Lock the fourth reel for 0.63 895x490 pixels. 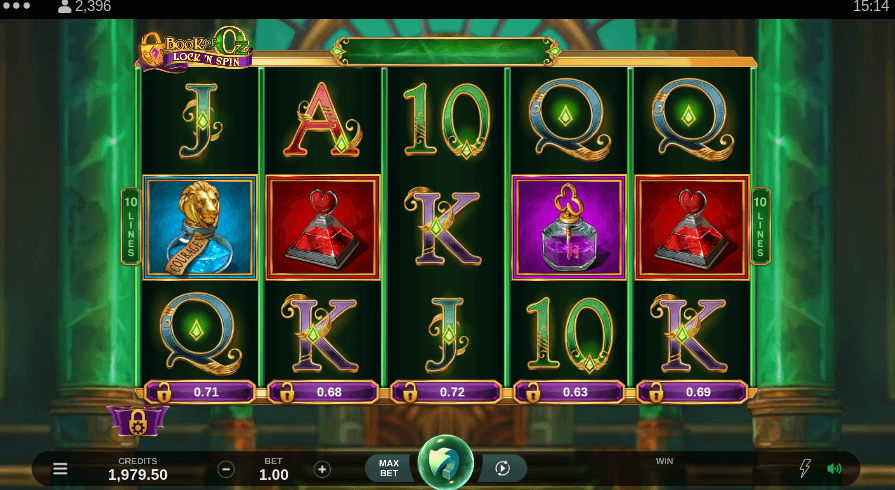[568, 392]
